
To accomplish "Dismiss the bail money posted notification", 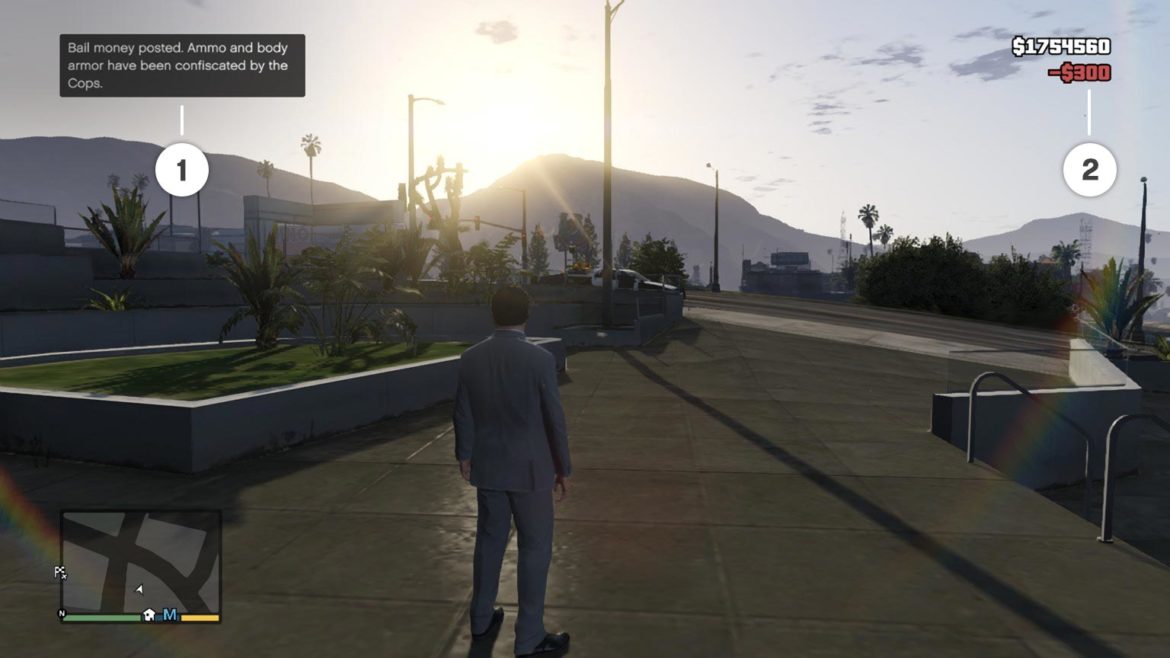I will click(x=182, y=65).
